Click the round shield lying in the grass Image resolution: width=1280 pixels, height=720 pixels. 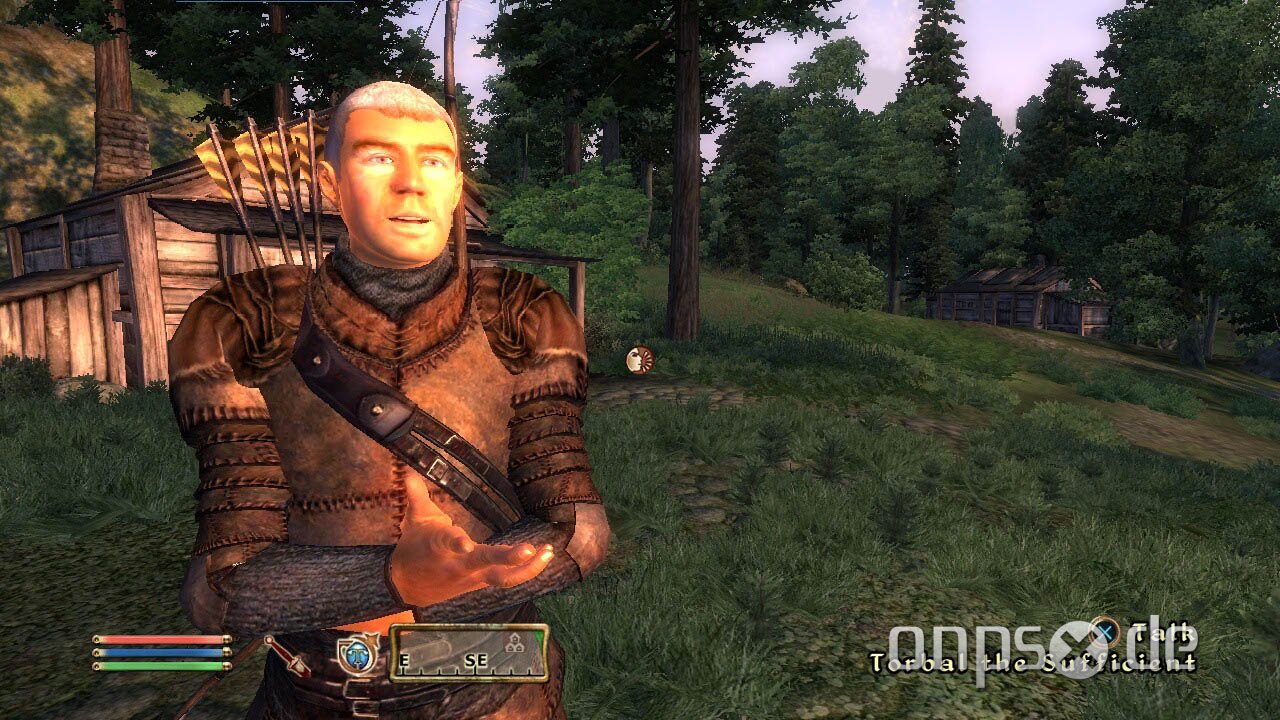pyautogui.click(x=640, y=362)
